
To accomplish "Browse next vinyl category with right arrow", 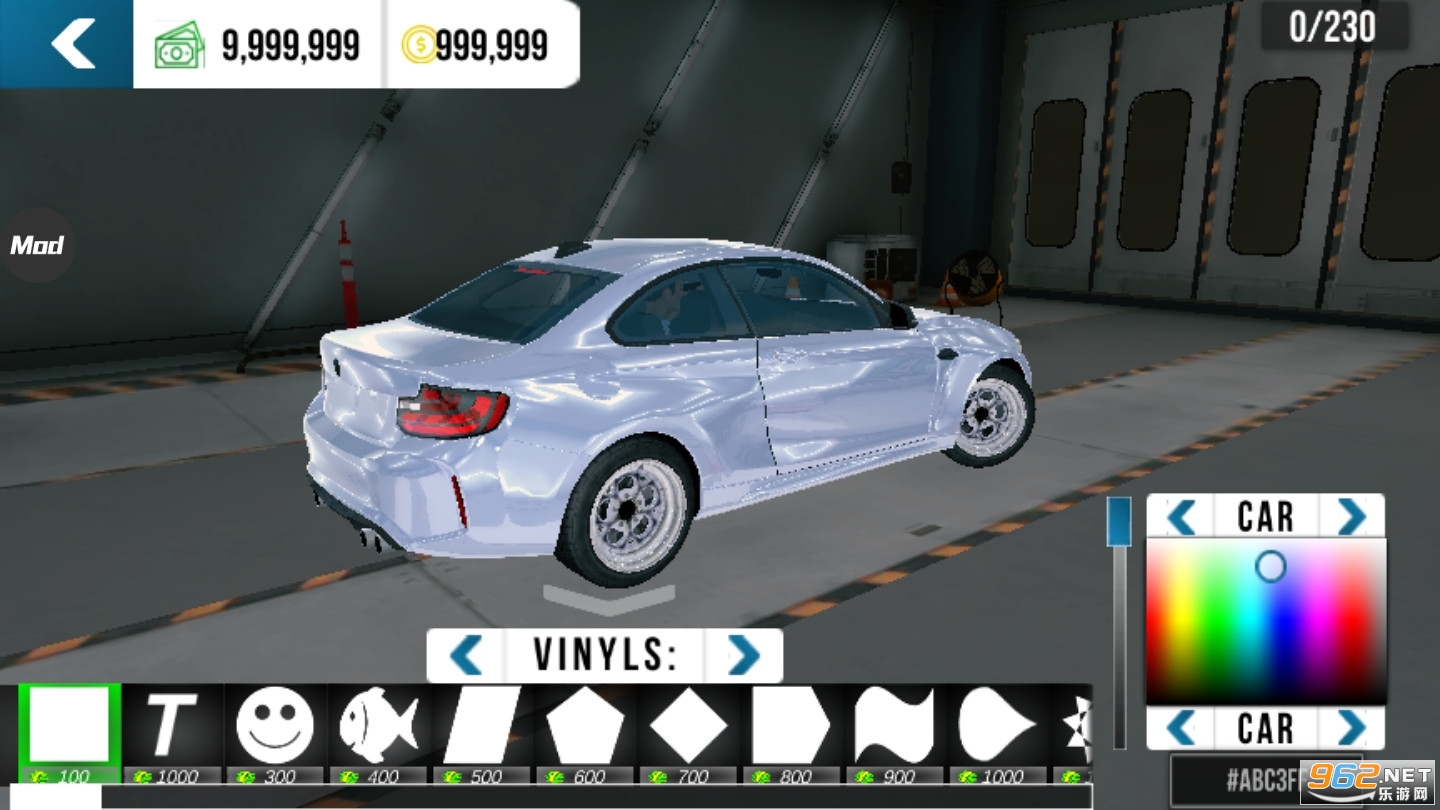I will coord(742,655).
